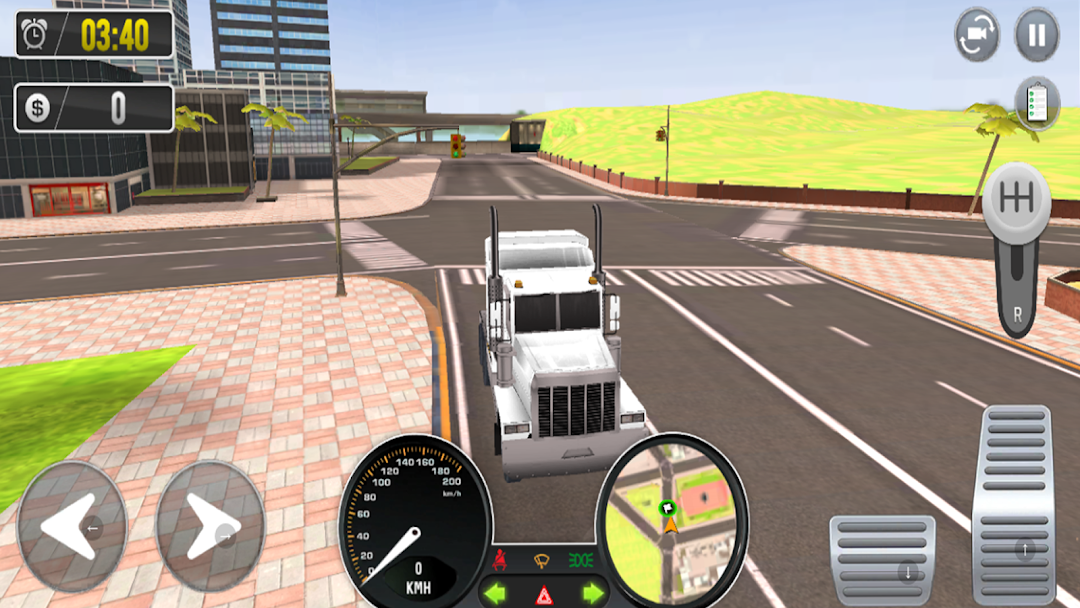Turn on the windshield wipers
1080x608 pixels.
(544, 559)
